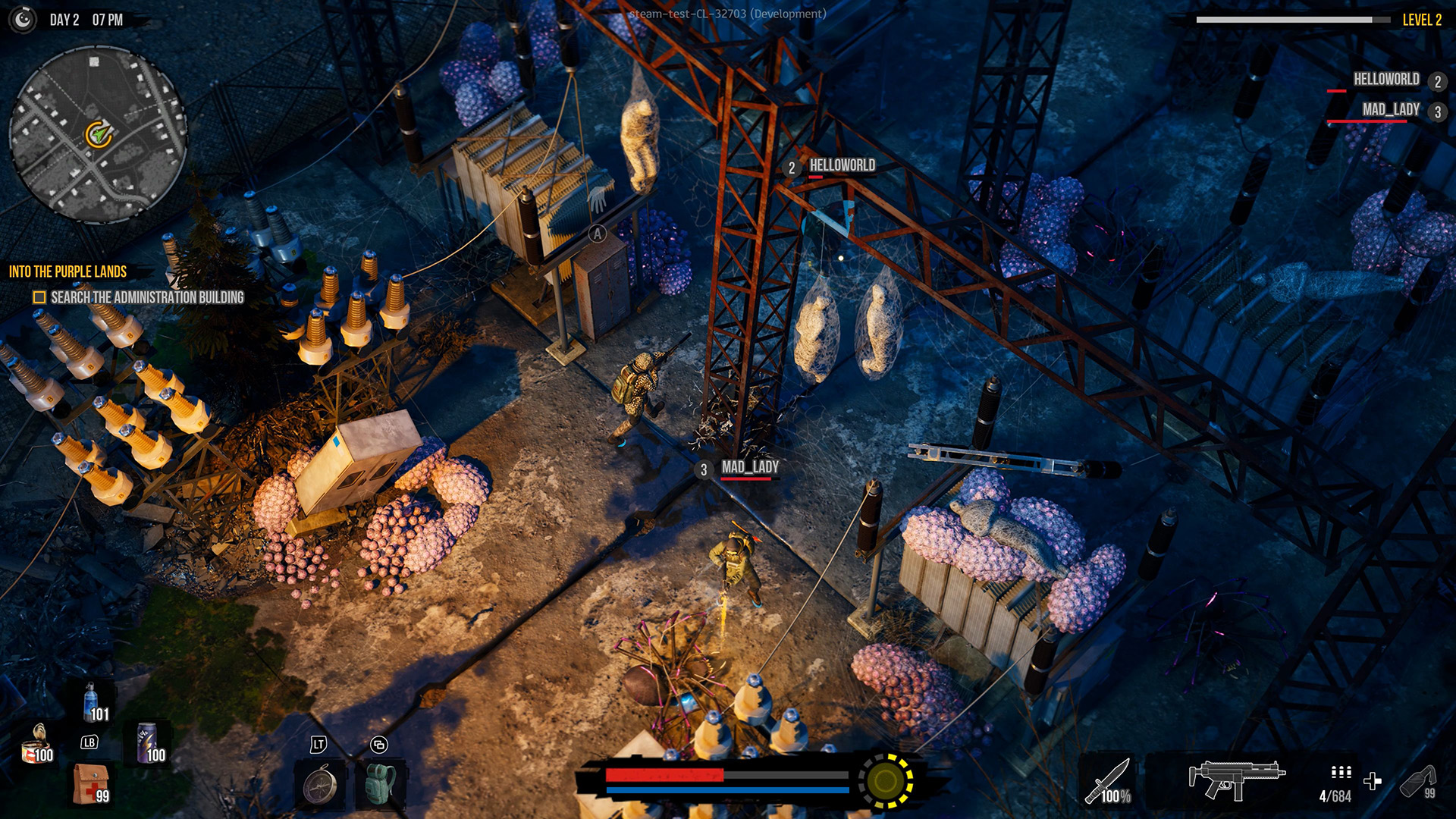Select HELLOWORLD in the squad list

click(x=1385, y=80)
